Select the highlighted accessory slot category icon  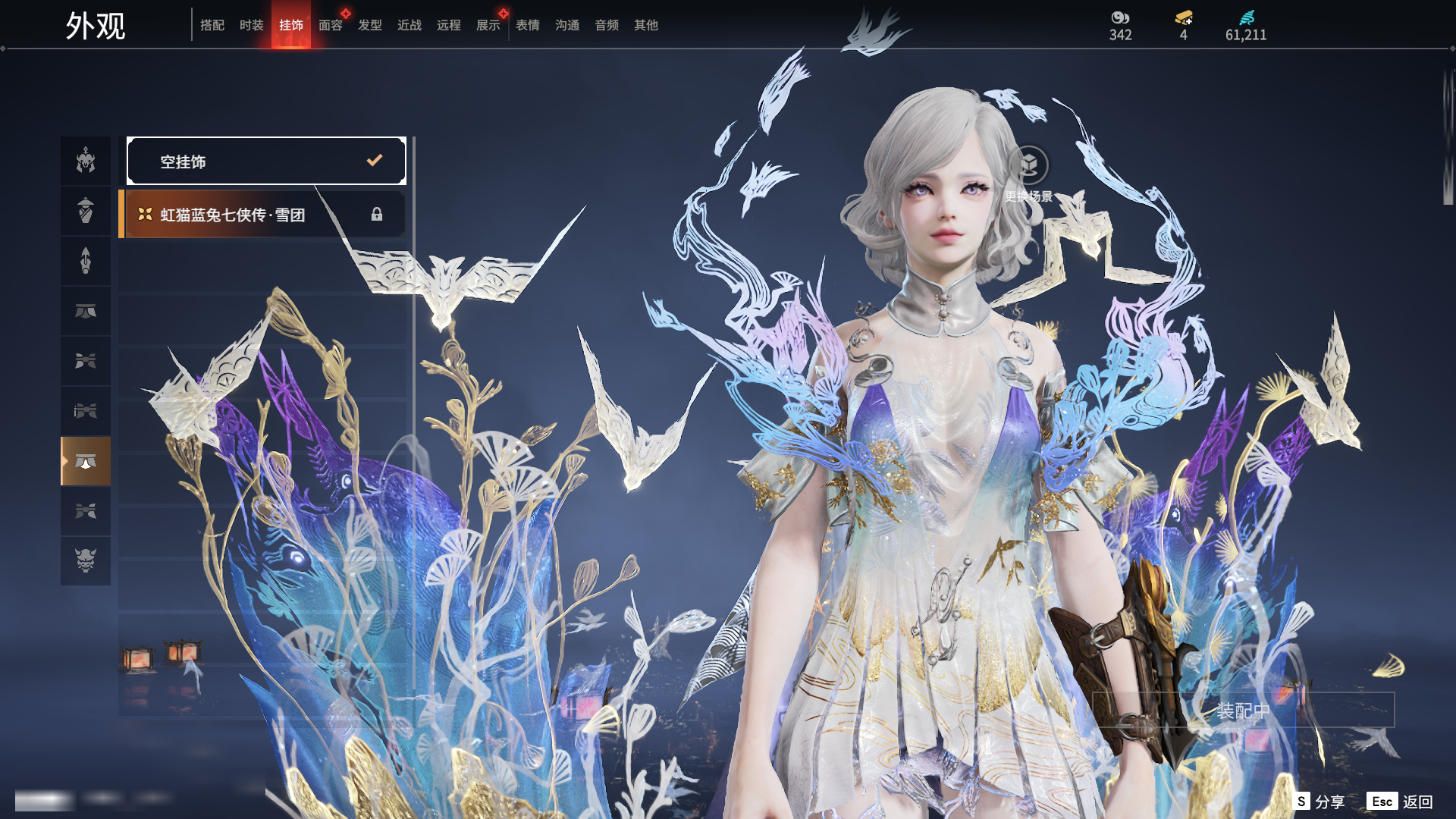(x=86, y=461)
